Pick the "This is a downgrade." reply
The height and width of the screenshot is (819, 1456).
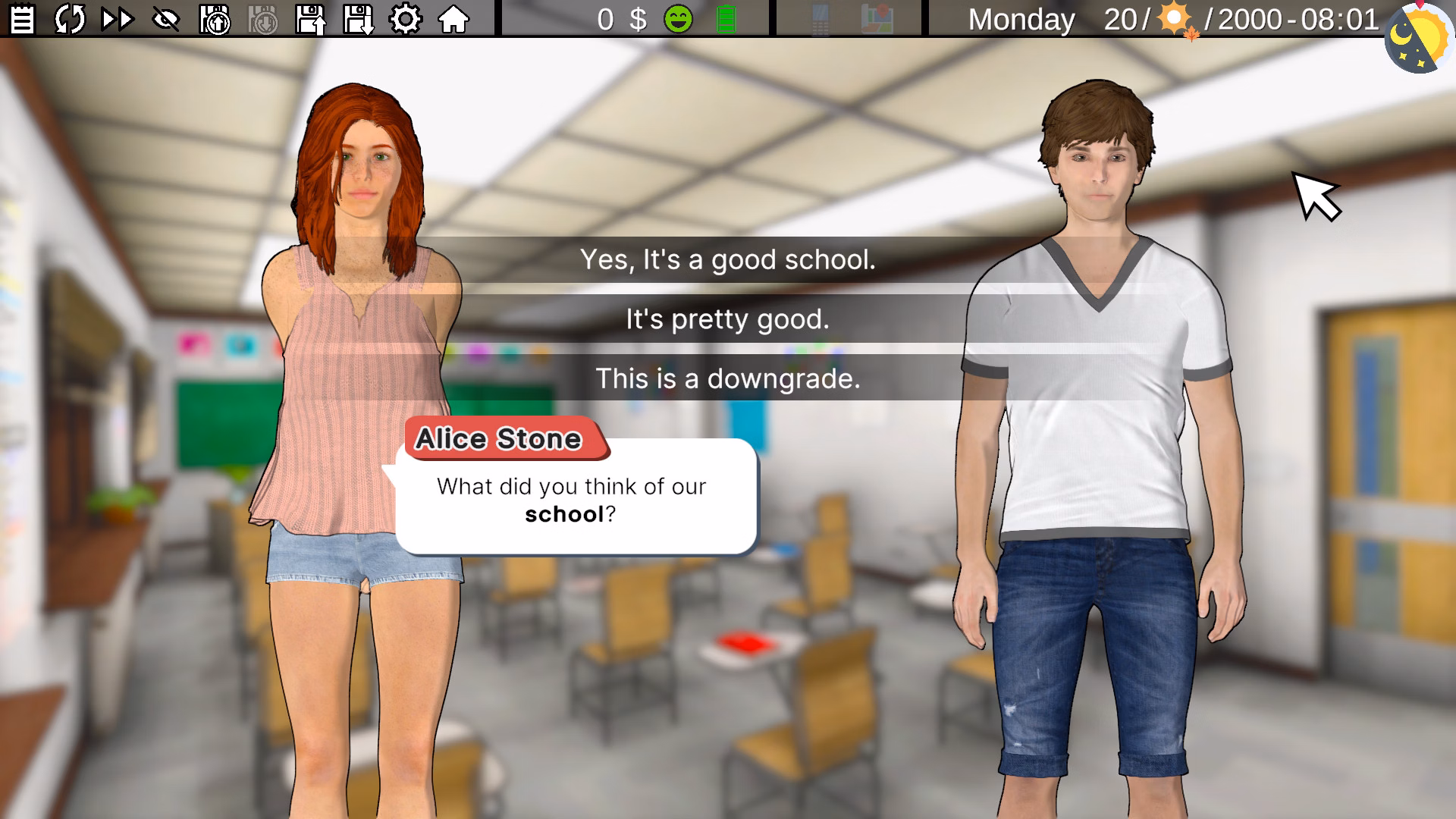click(728, 379)
